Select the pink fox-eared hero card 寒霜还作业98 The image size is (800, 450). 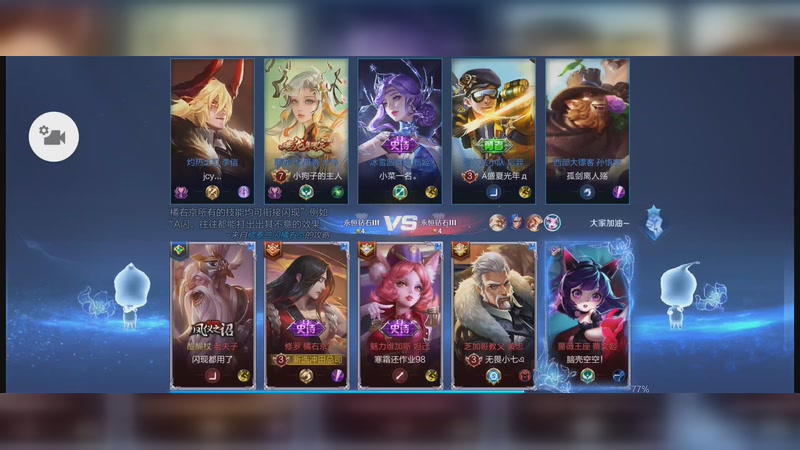[400, 314]
